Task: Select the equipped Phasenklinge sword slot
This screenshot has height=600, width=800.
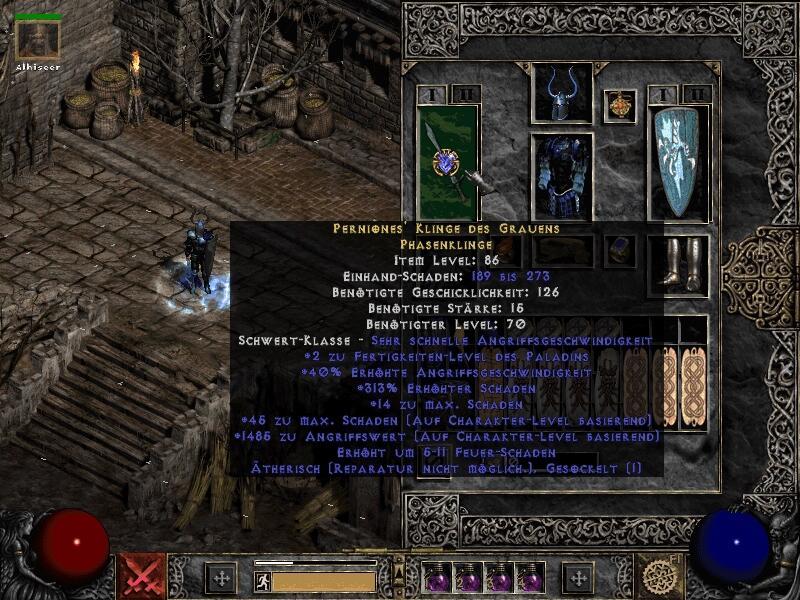Action: pos(446,158)
